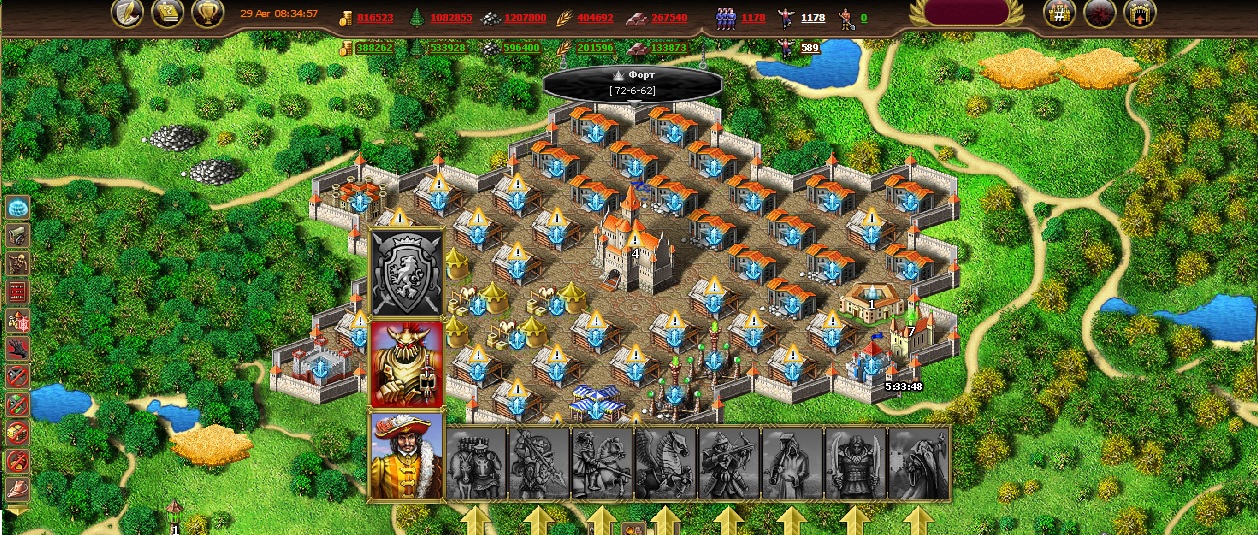Select the nobleman in feathered hat portrait

click(407, 455)
